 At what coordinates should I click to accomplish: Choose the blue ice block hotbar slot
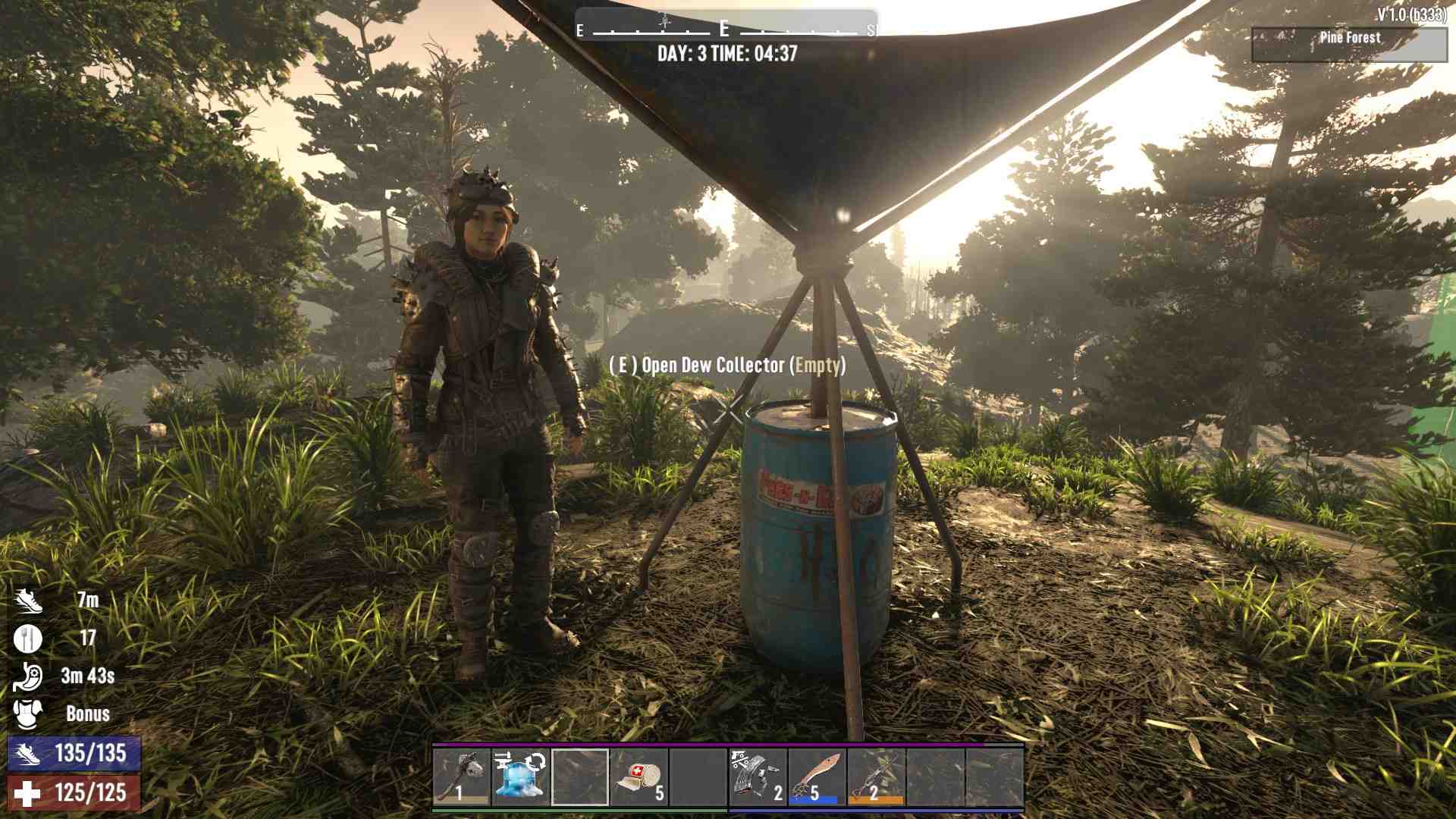point(521,777)
